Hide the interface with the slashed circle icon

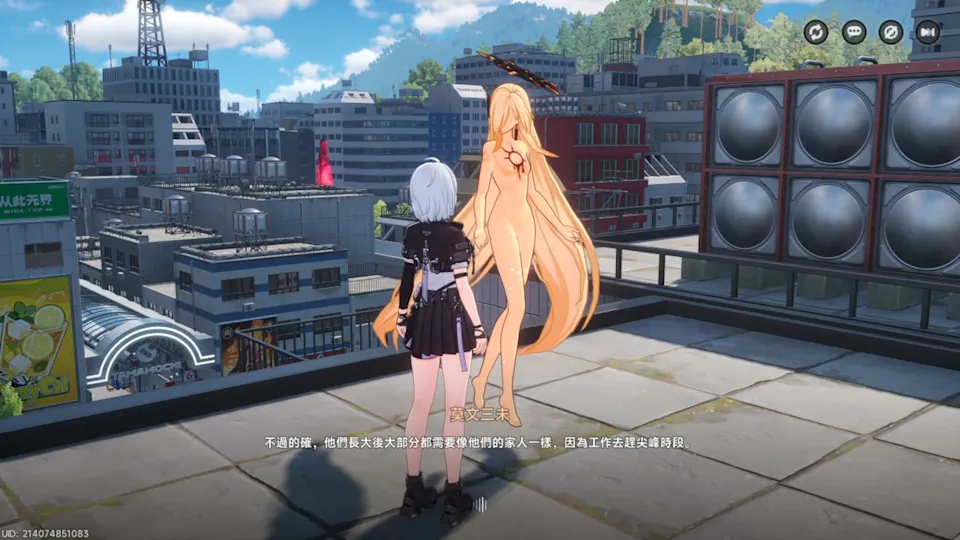click(891, 32)
